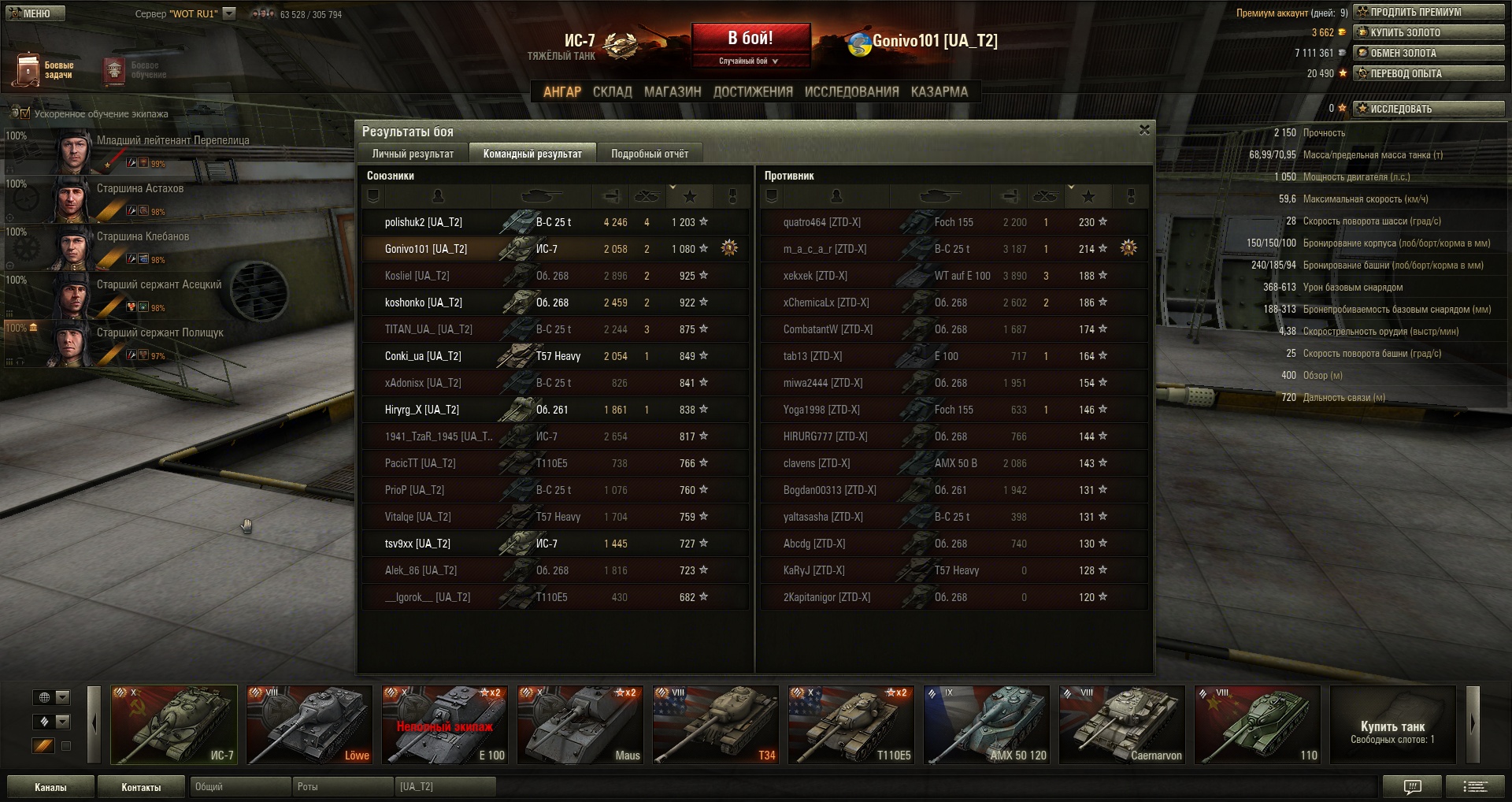Open ИССЛЕДОВАНИЯ tech tree
The image size is (1512, 802).
click(851, 91)
